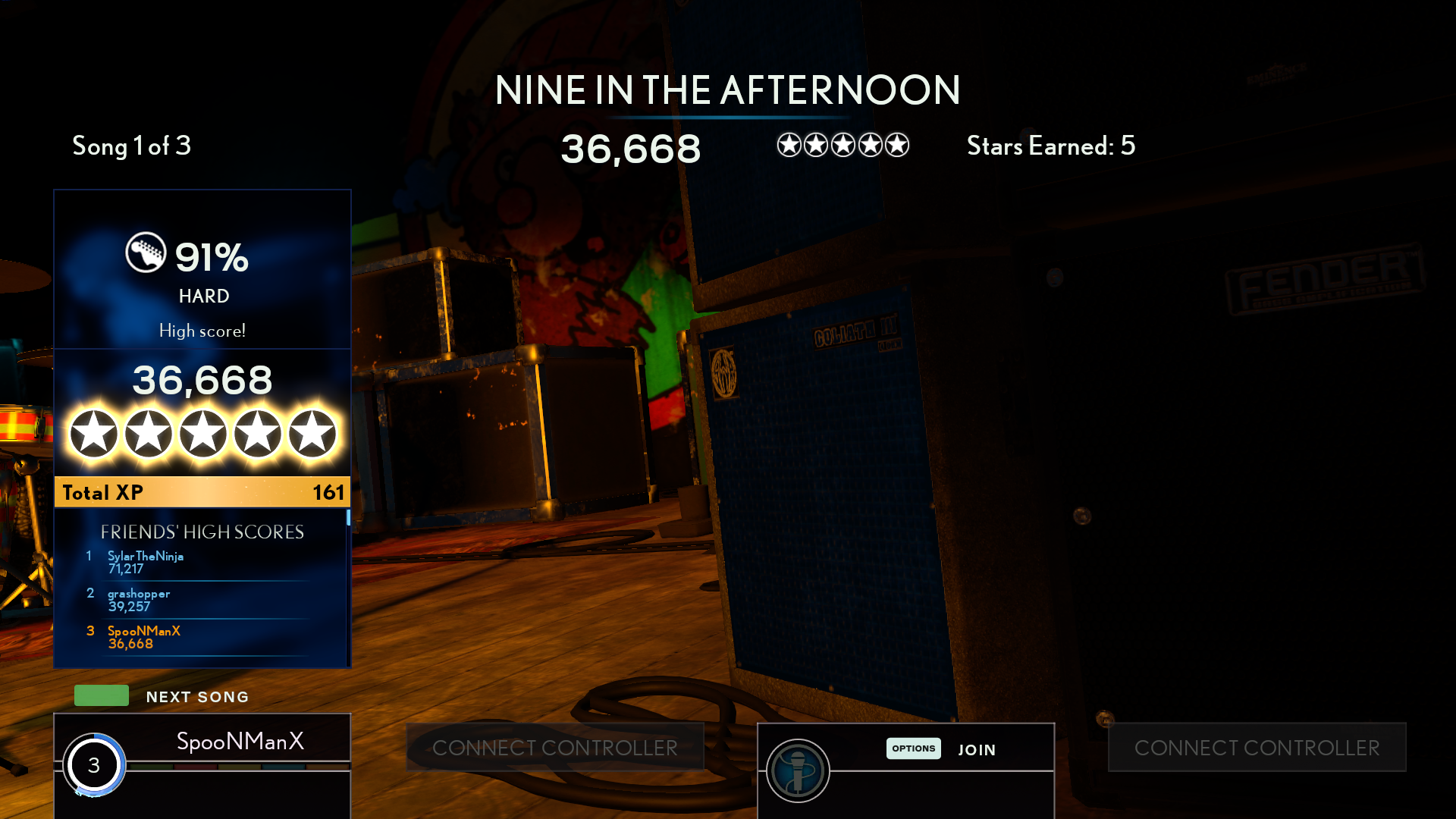This screenshot has height=819, width=1456.
Task: Click the friends' scores scrollbar
Action: tap(348, 517)
